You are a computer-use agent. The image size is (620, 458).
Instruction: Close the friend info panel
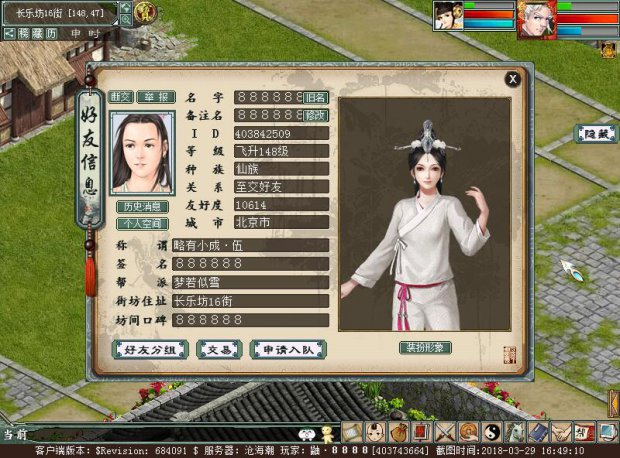(x=512, y=78)
